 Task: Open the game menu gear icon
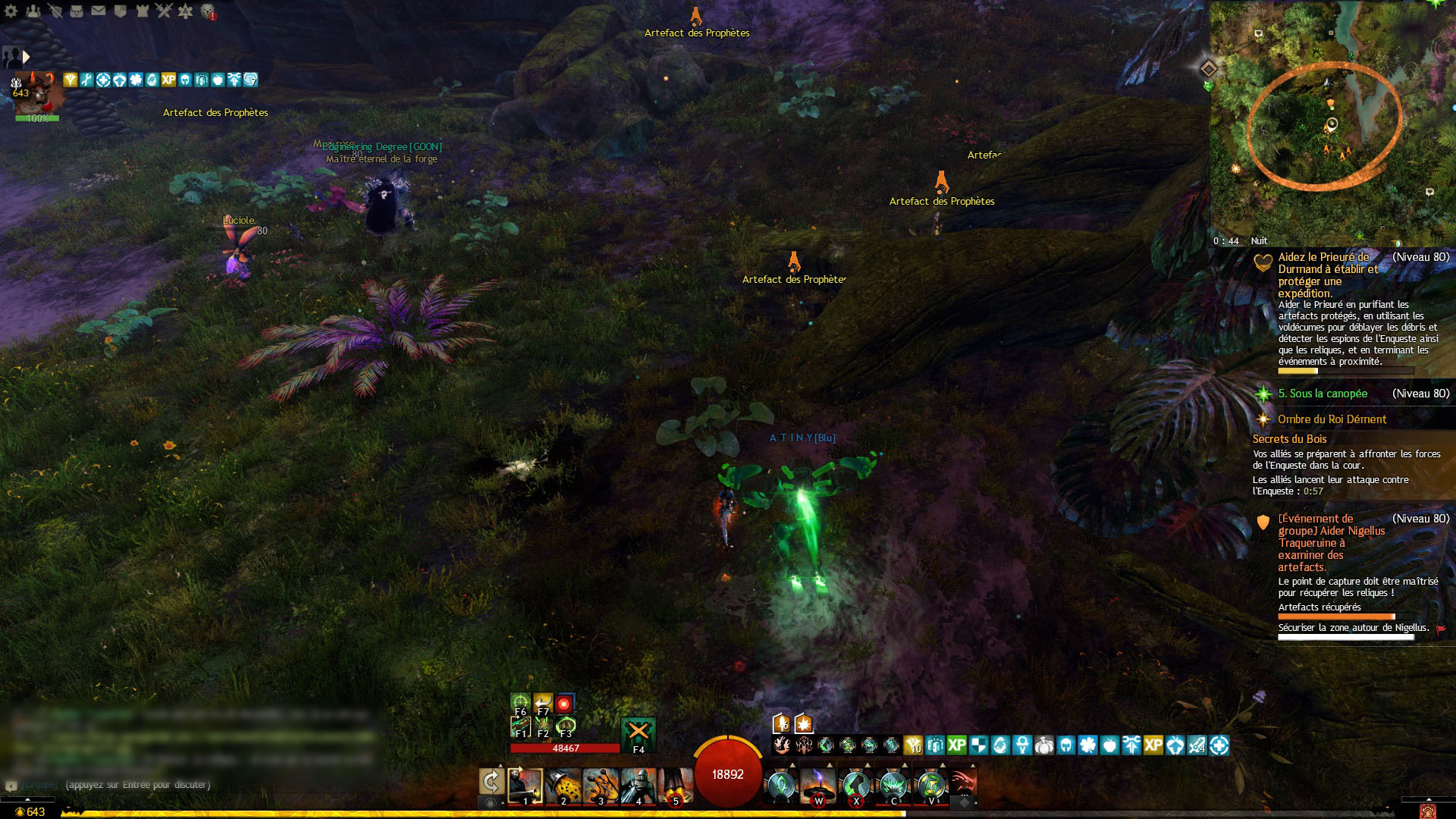click(11, 11)
